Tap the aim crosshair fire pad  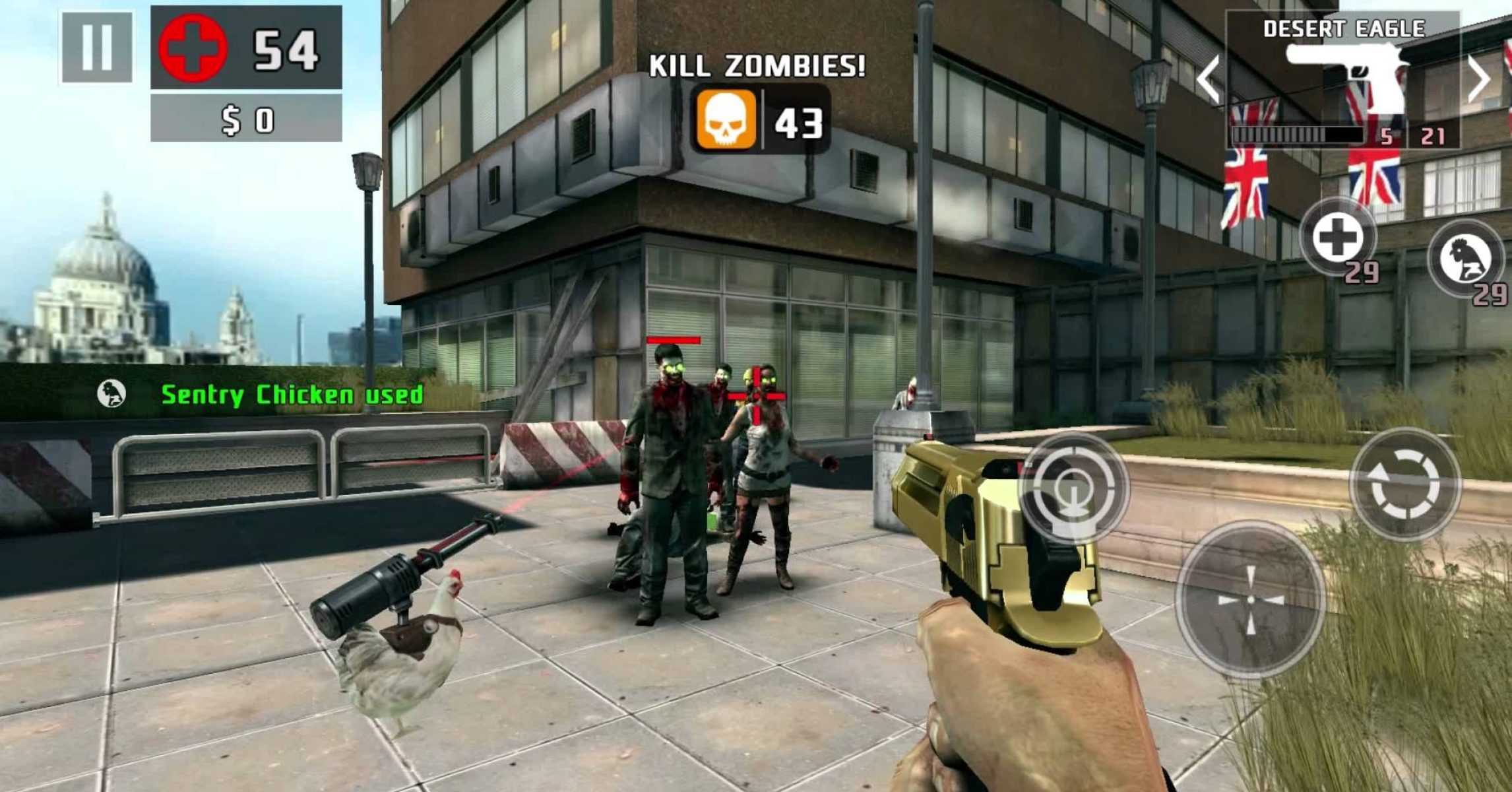coord(1250,599)
